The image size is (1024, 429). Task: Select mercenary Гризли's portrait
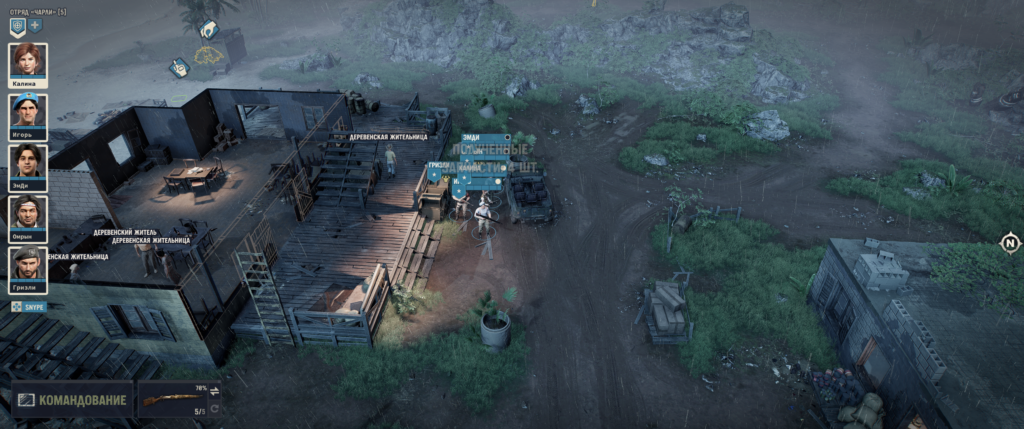coord(28,263)
